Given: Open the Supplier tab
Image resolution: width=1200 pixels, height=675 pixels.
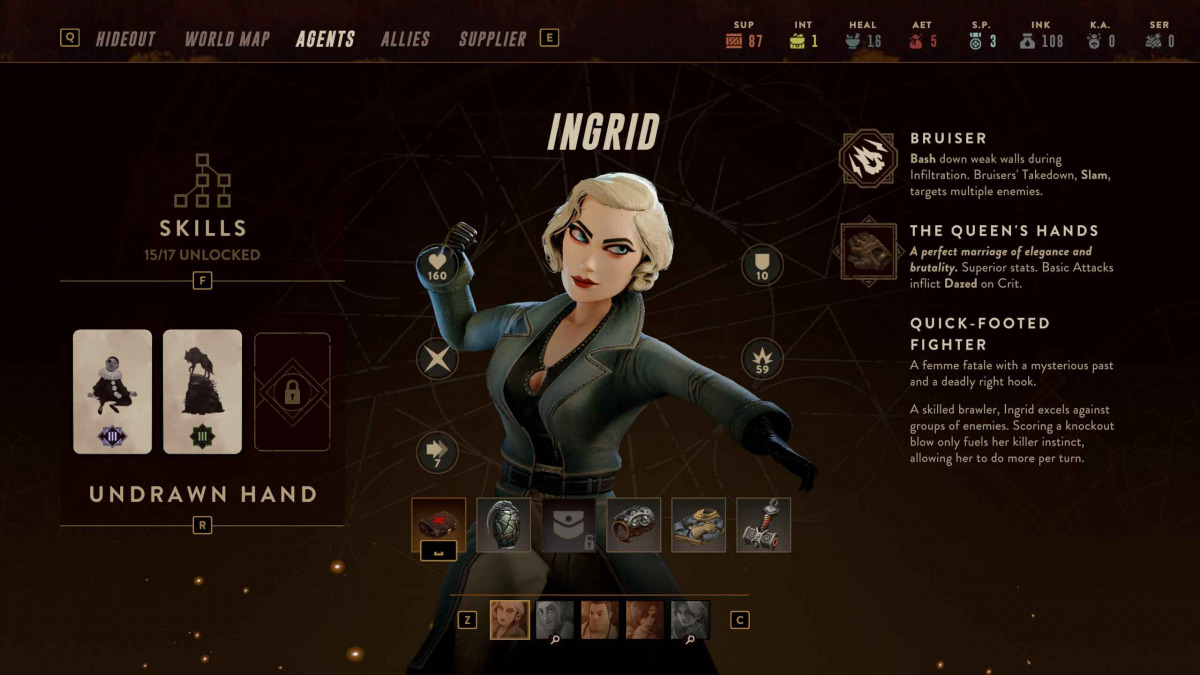Looking at the screenshot, I should [x=492, y=39].
